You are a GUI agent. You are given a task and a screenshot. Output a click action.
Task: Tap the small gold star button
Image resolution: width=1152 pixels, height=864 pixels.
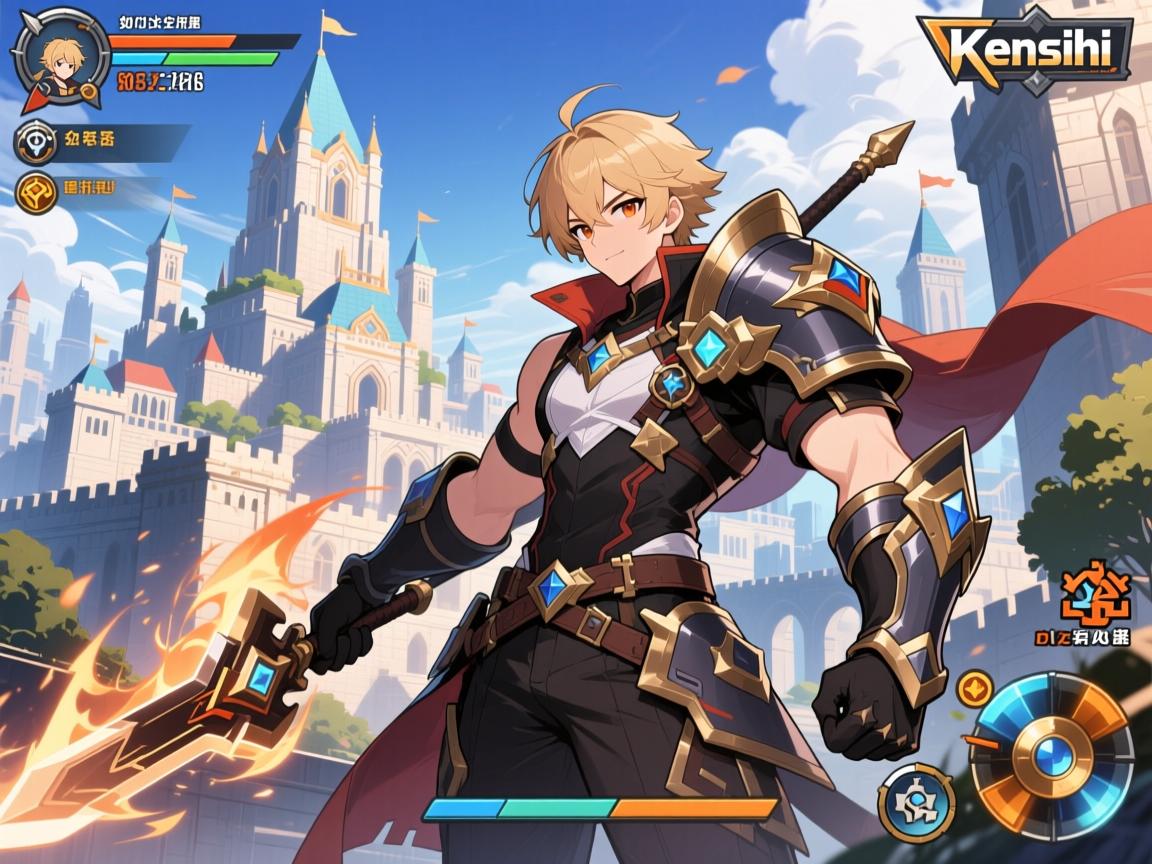(973, 688)
